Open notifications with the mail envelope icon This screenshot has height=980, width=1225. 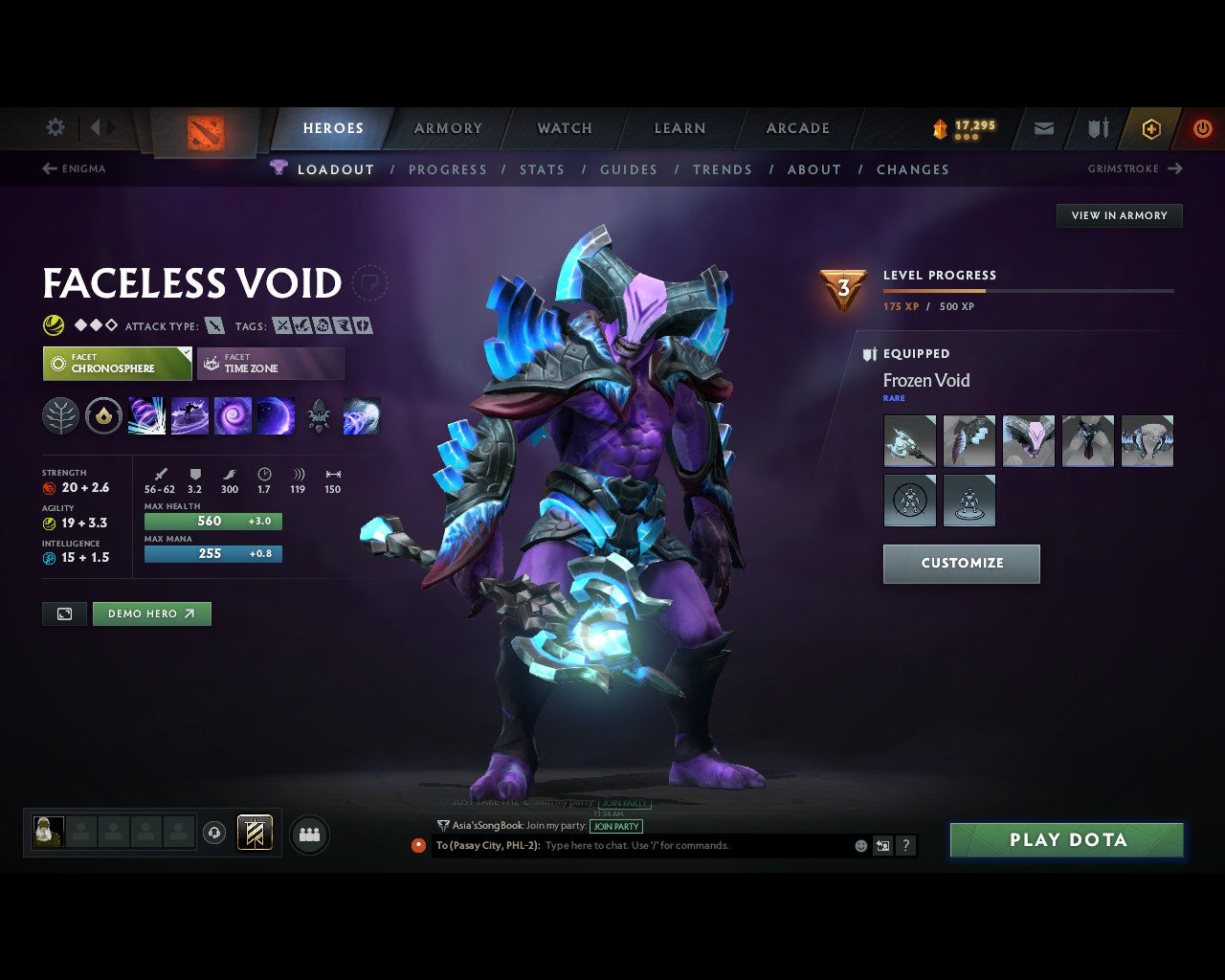1042,127
